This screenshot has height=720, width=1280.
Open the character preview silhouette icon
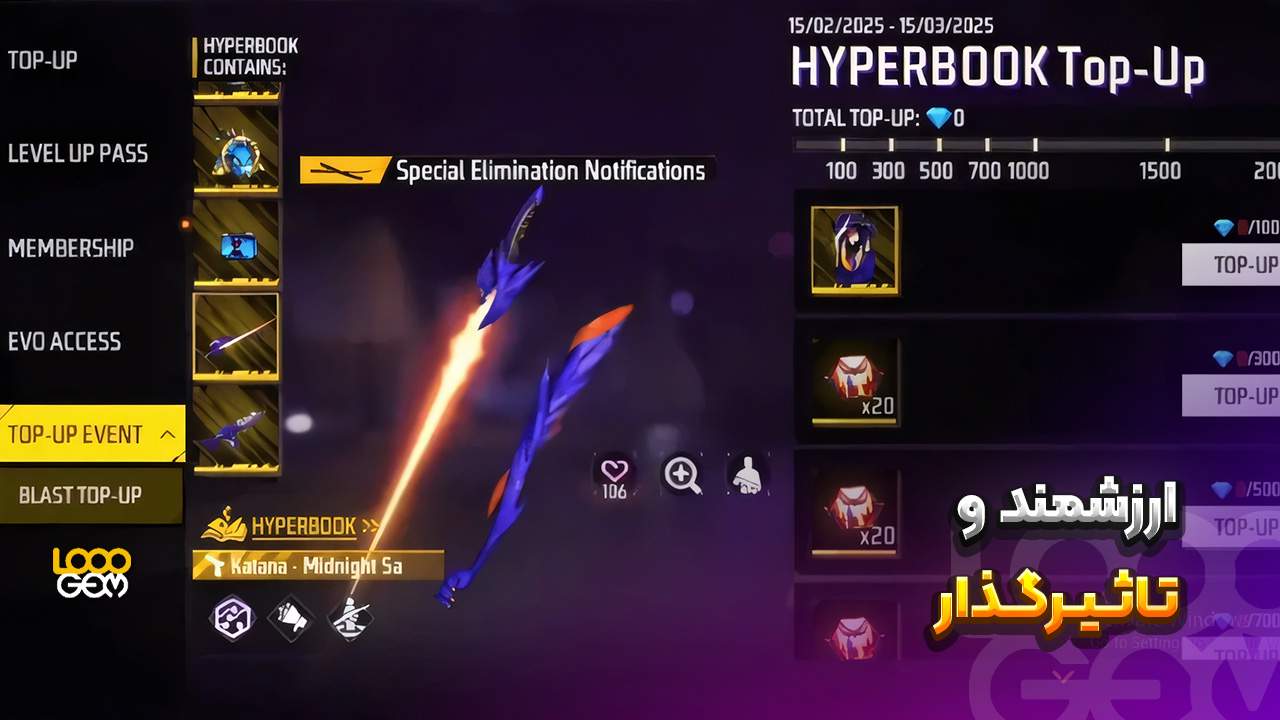748,476
